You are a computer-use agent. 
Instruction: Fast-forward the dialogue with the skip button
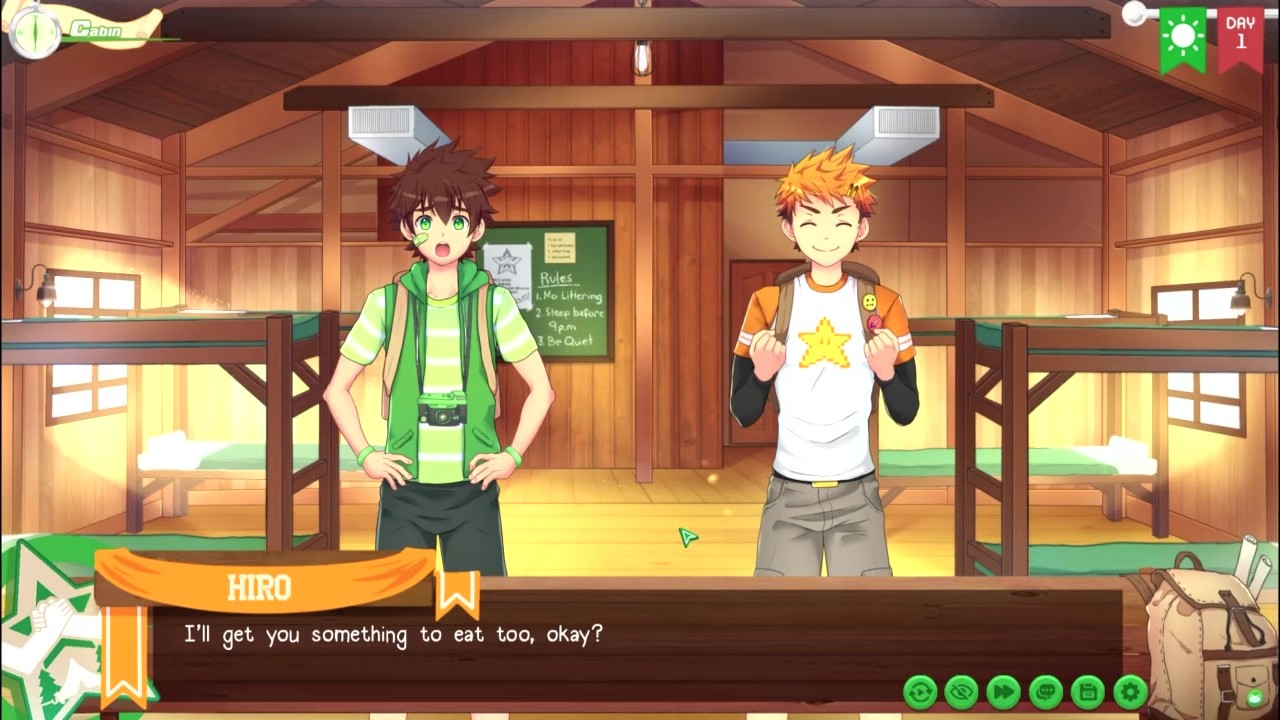[1003, 691]
